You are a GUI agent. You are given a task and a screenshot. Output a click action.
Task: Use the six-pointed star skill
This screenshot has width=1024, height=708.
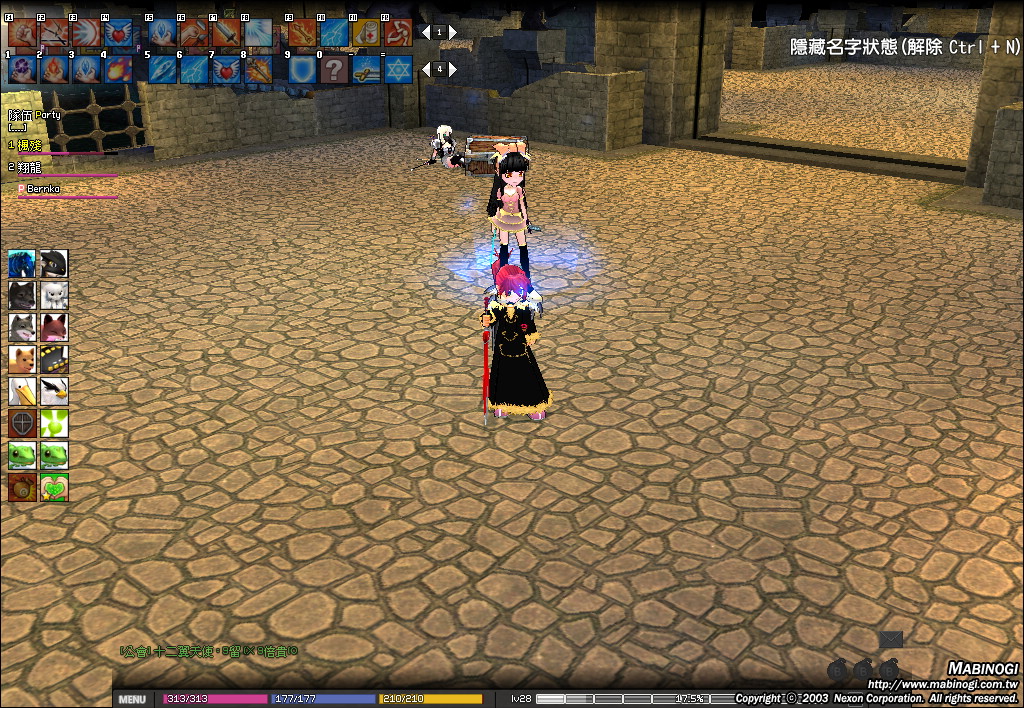point(397,69)
